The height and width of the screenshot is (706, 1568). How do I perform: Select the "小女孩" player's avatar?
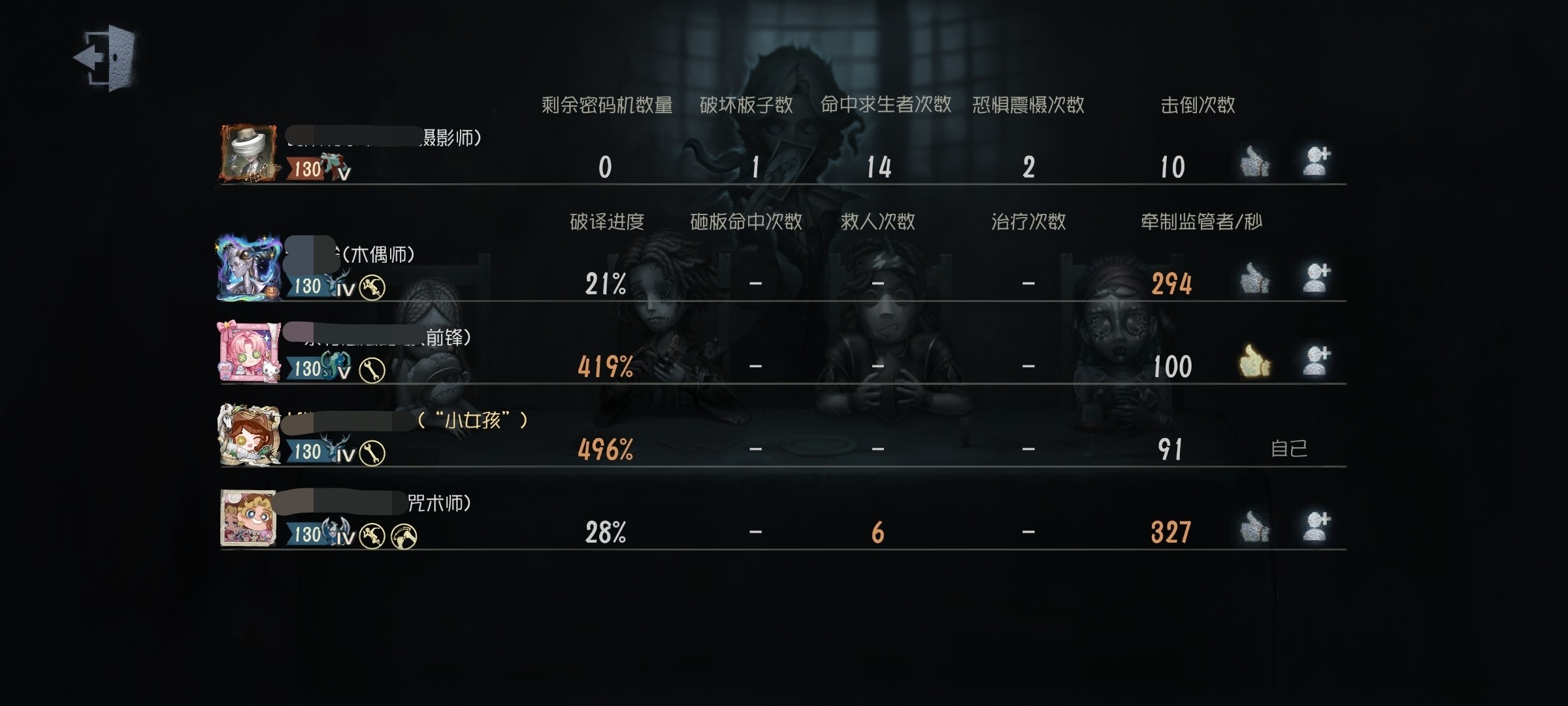(248, 435)
